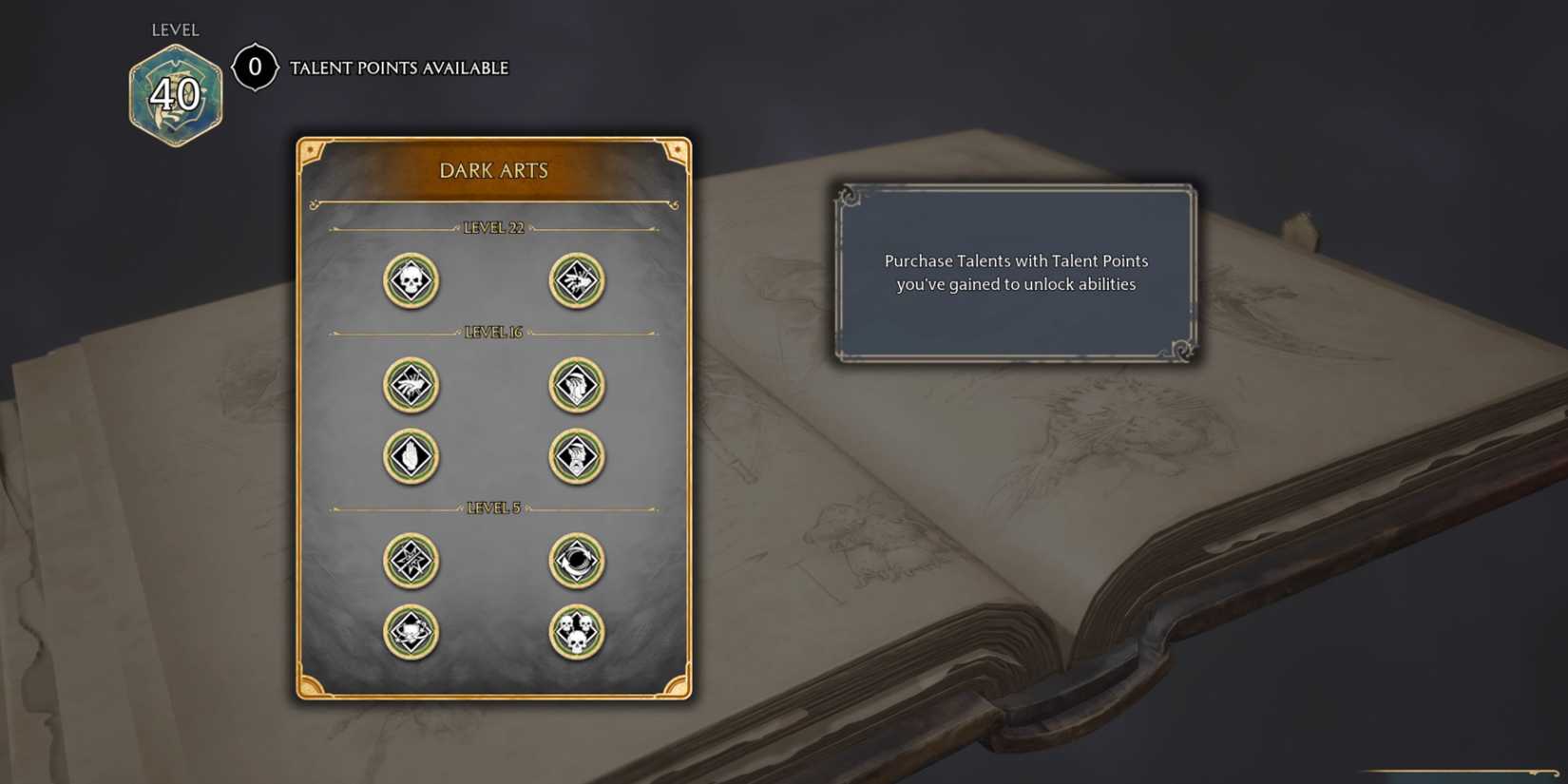This screenshot has height=784, width=1568.
Task: Select the open-palm talent in the Level 16 group
Action: (x=410, y=456)
